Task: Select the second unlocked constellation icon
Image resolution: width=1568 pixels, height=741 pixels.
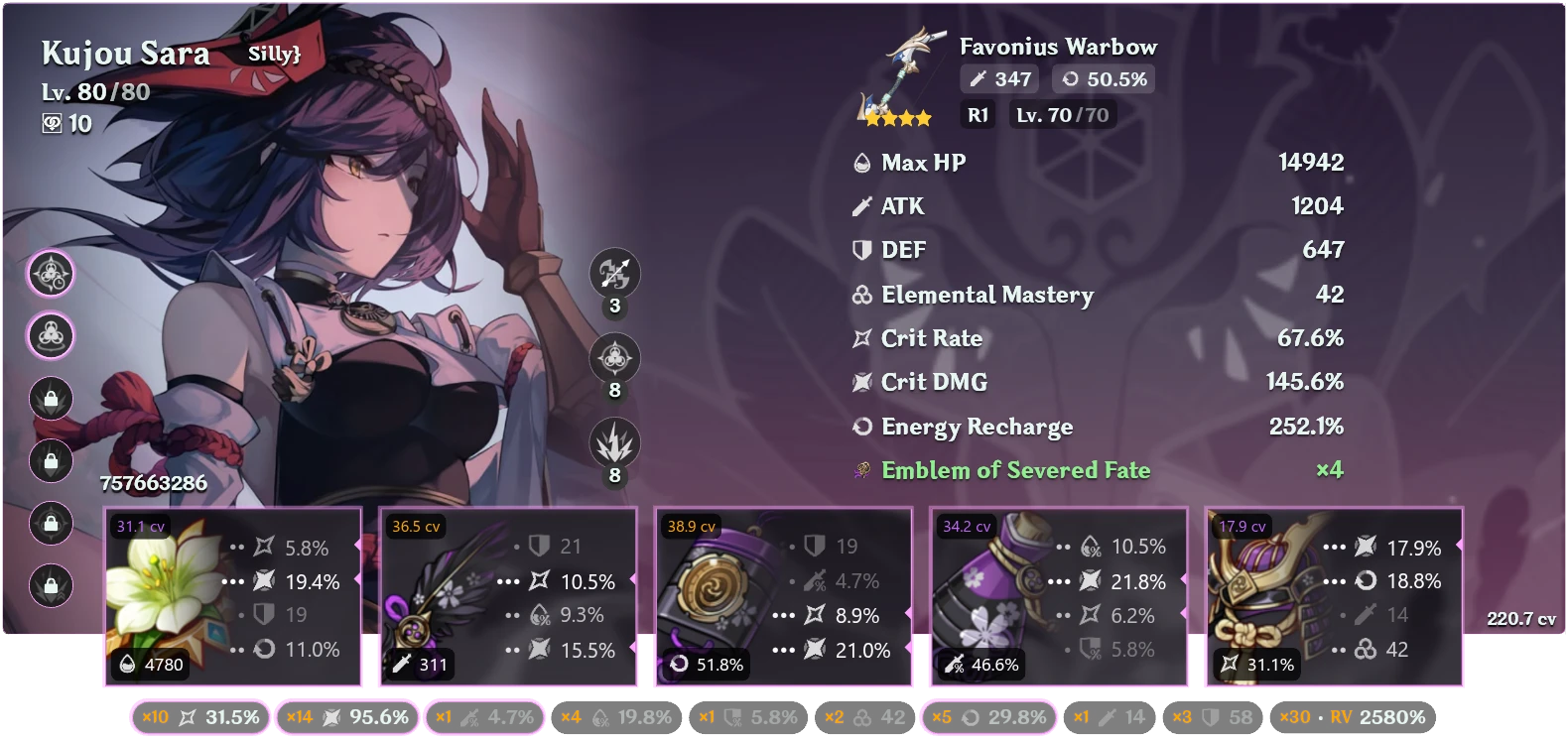Action: pos(50,335)
